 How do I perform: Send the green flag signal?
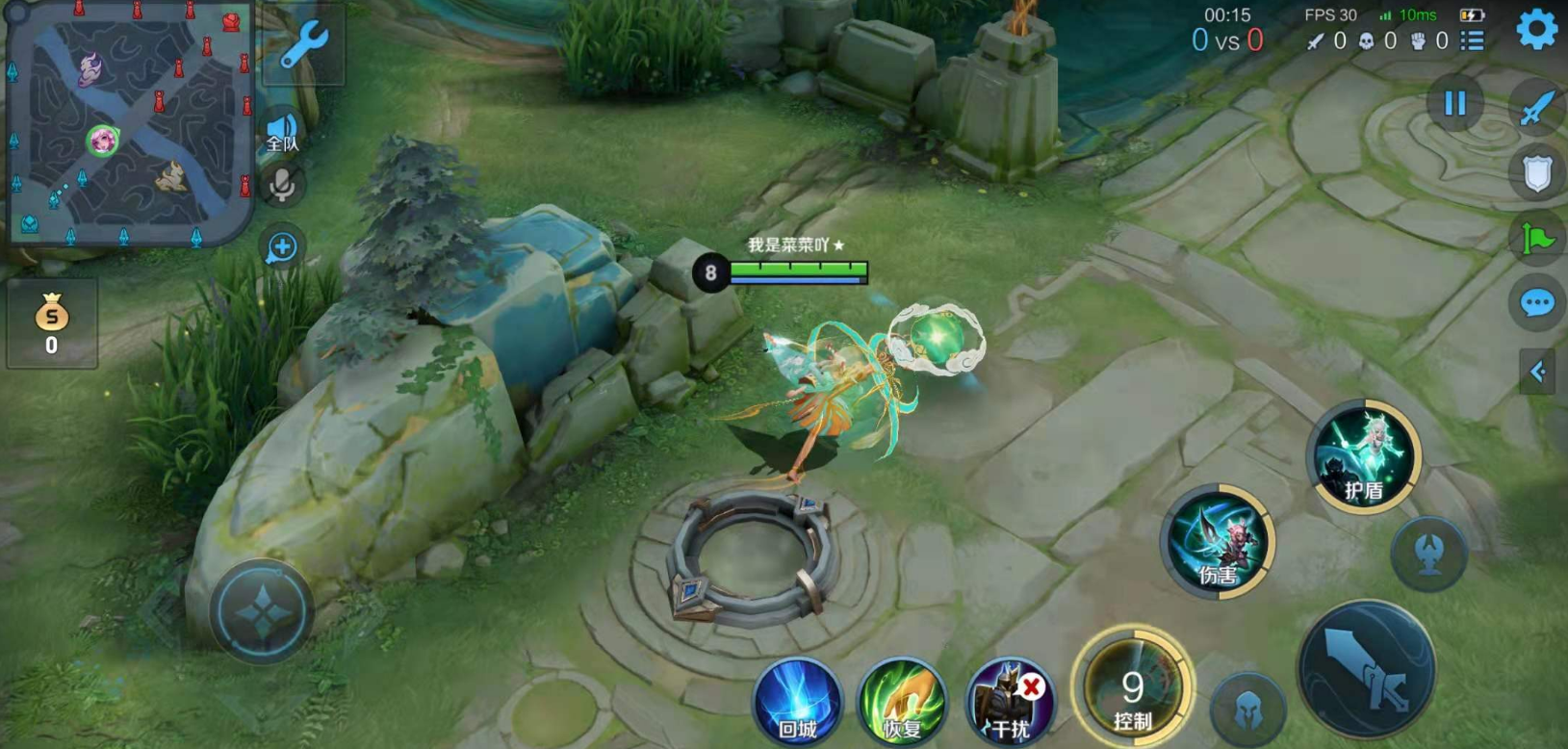tap(1536, 238)
